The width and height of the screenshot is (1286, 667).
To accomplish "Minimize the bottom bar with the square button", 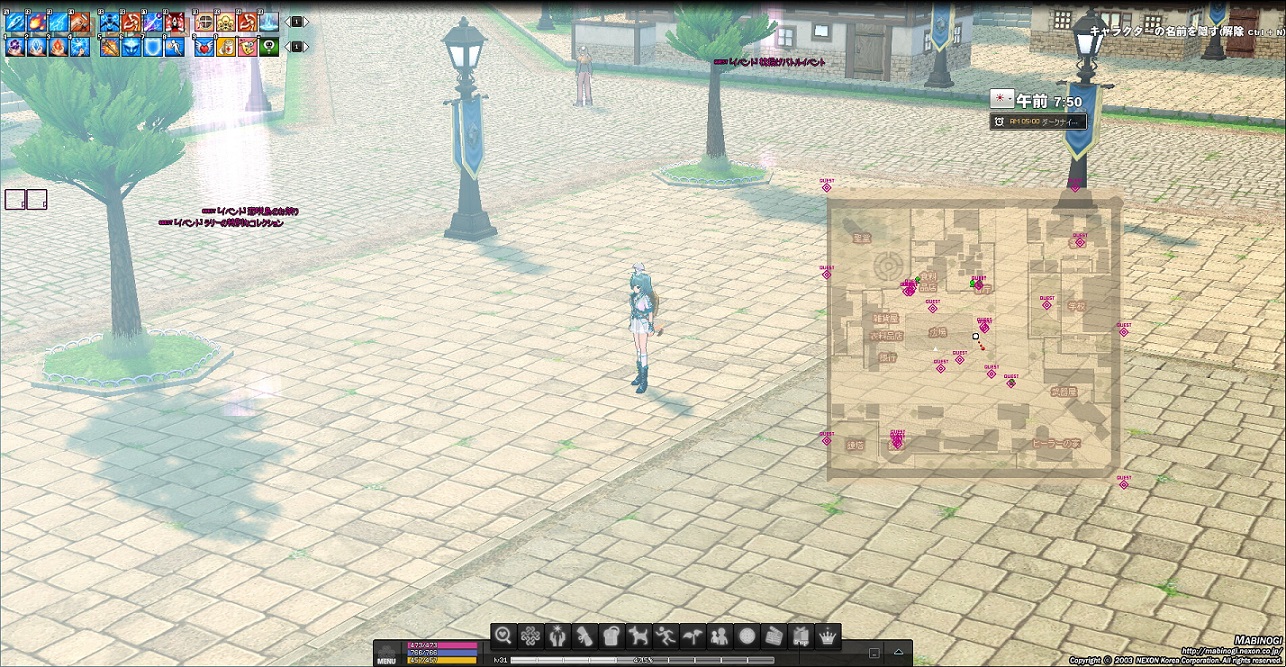I will click(874, 653).
